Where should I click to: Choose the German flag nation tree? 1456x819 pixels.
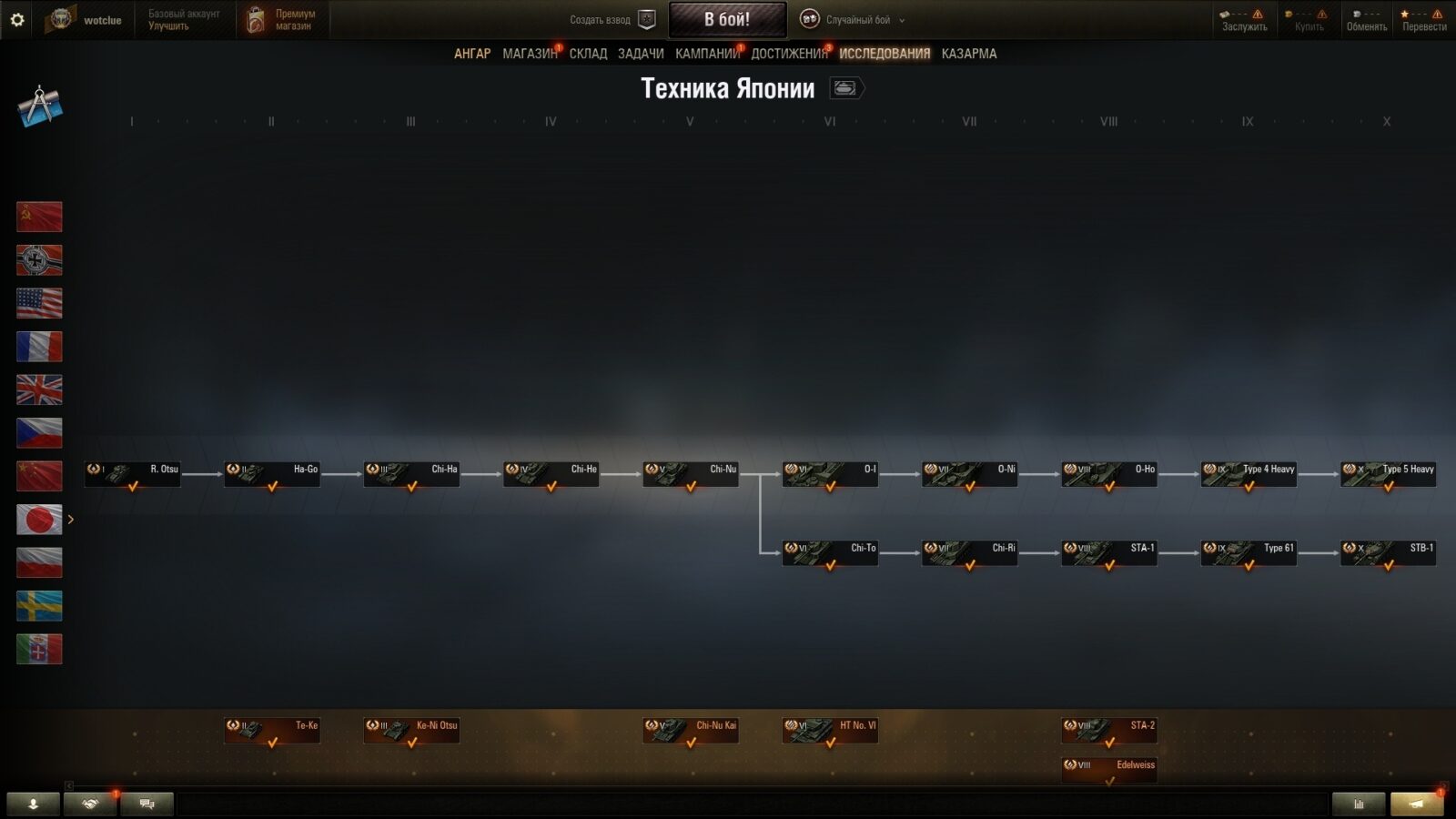pos(39,260)
